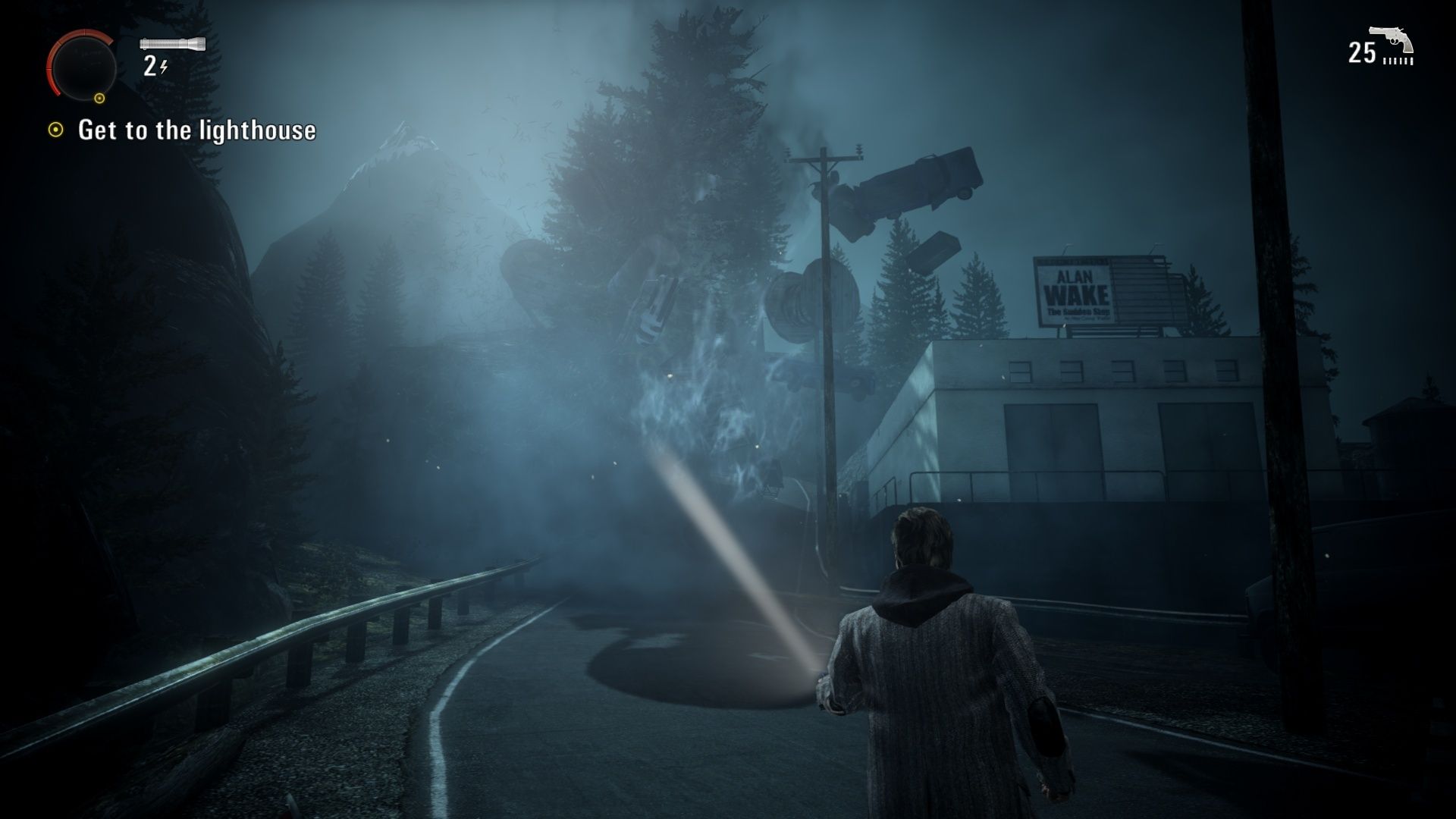
Task: Click the circular compass radar
Action: (83, 67)
